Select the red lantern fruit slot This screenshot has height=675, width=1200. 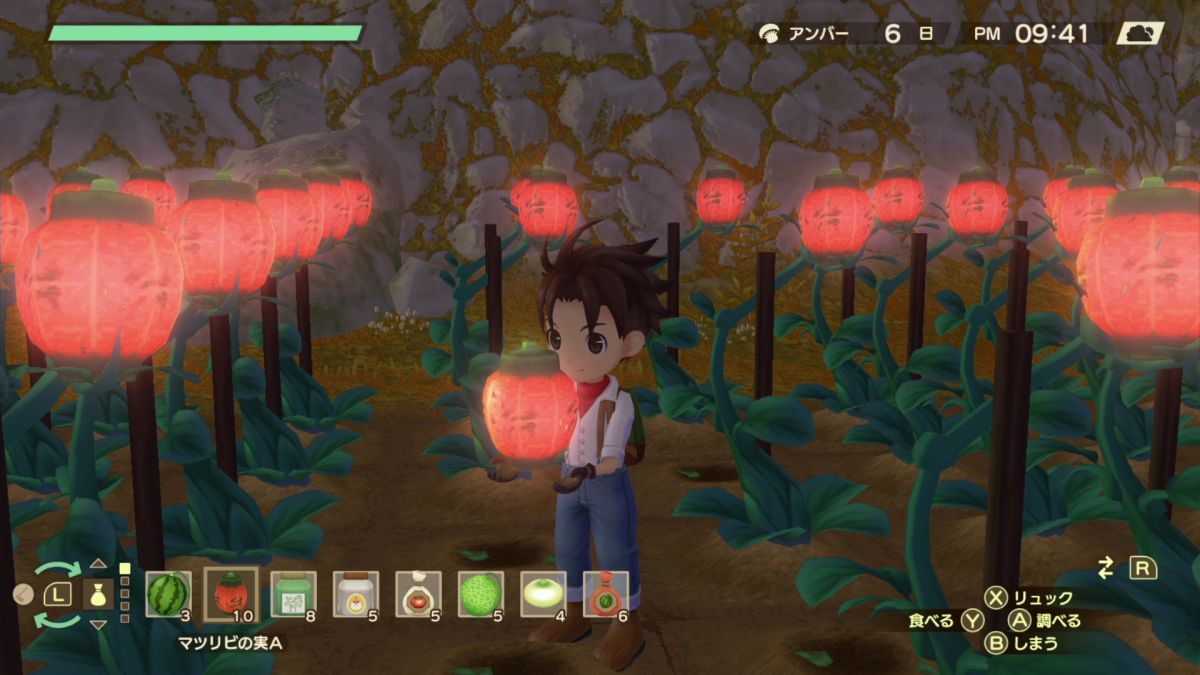click(231, 594)
